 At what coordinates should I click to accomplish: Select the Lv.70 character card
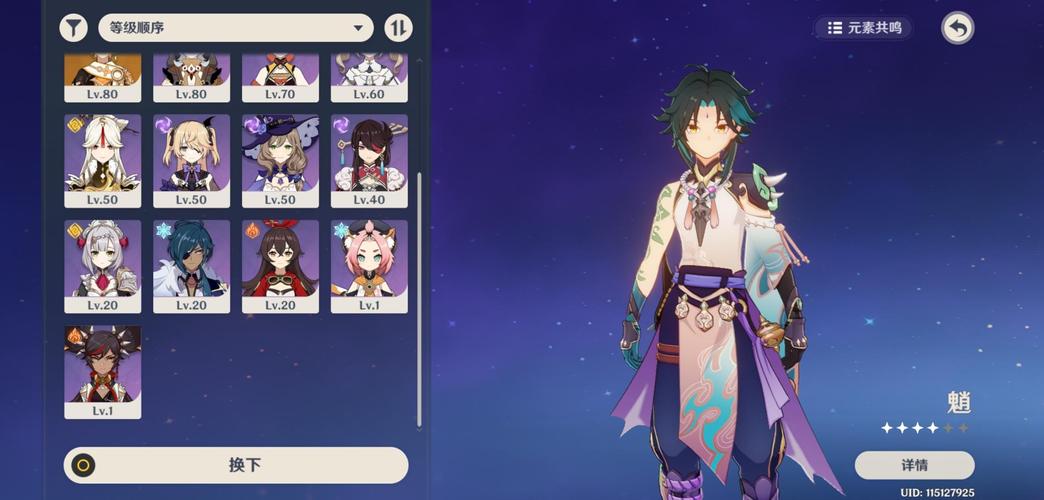coord(280,76)
